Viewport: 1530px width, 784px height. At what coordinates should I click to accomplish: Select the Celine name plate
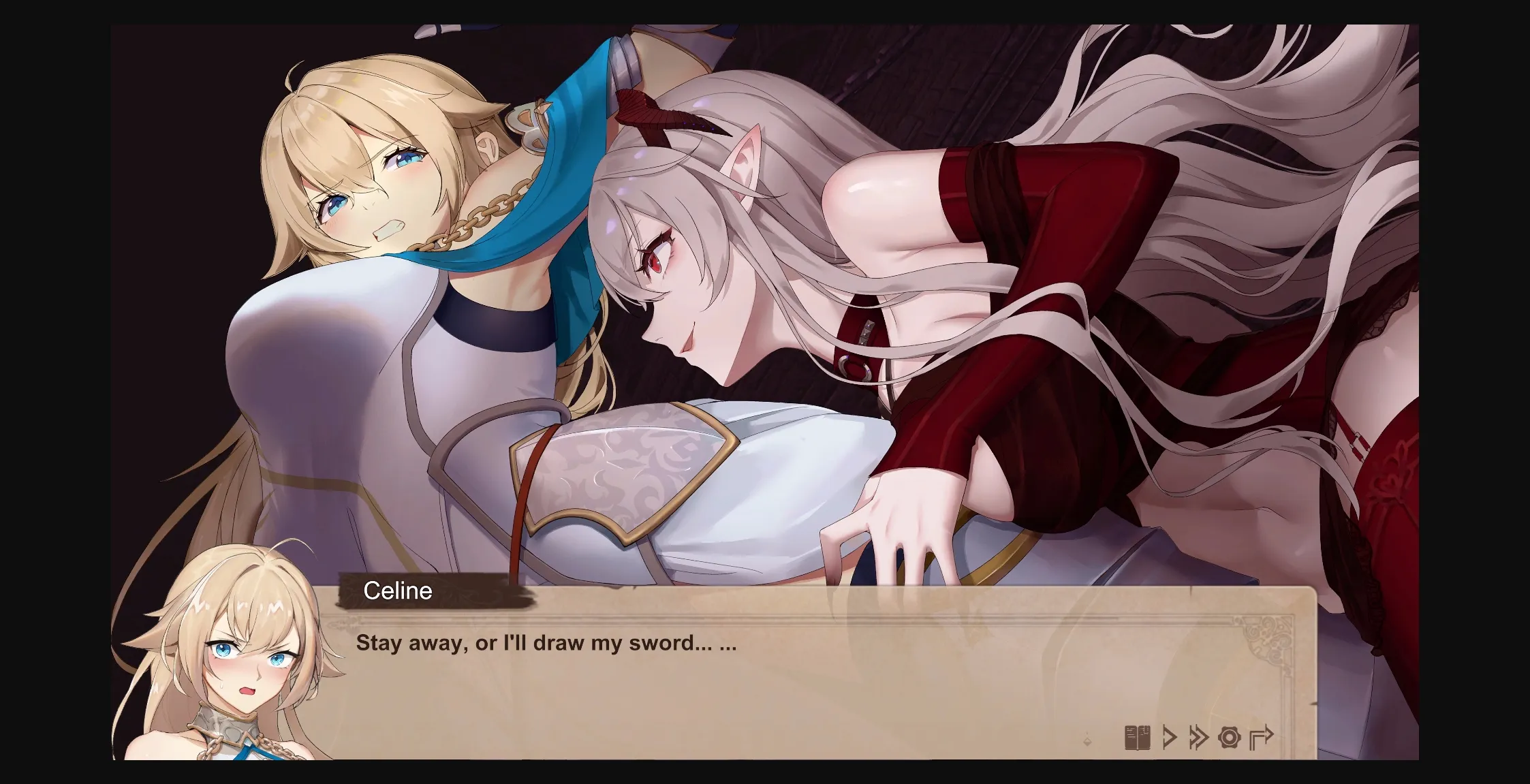click(398, 591)
